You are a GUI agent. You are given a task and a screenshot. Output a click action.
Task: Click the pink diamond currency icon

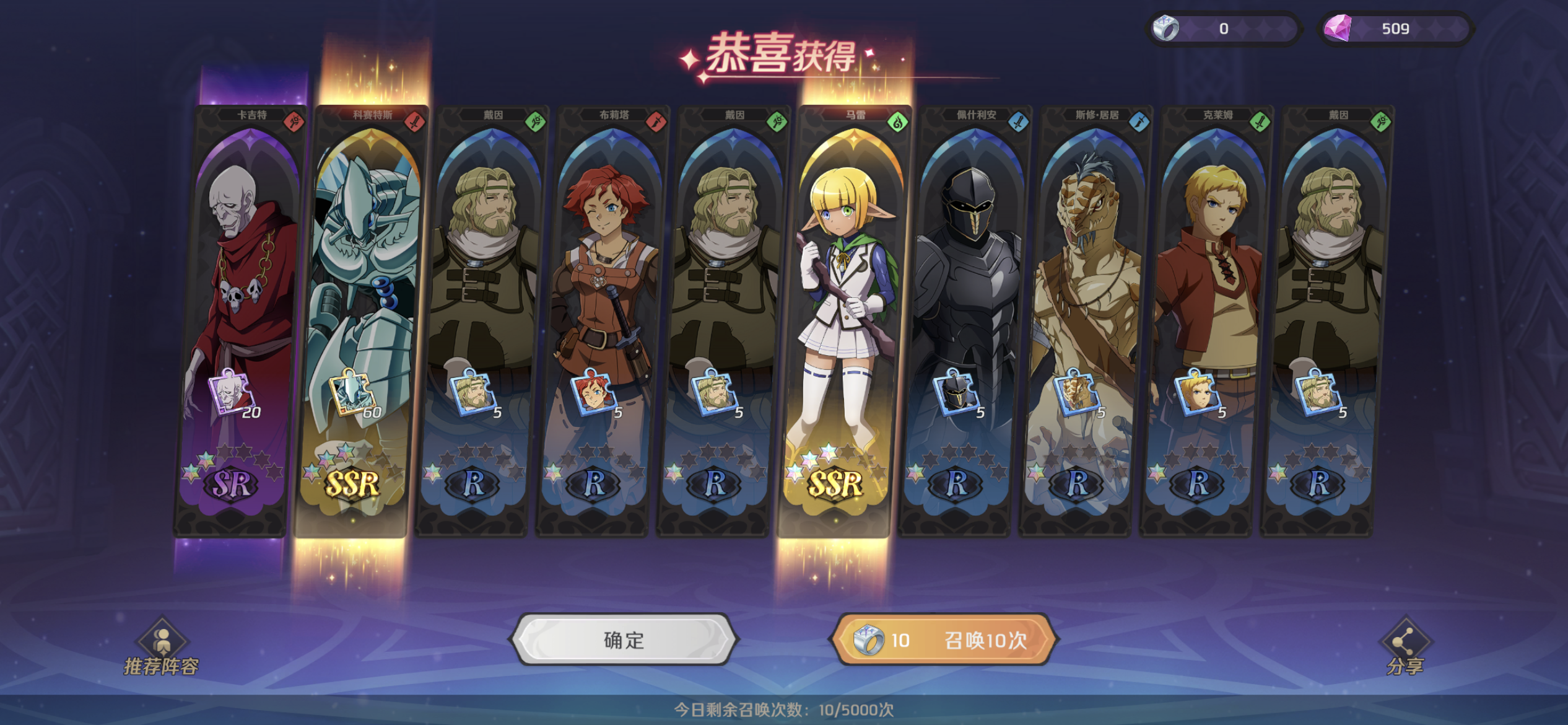[x=1339, y=28]
